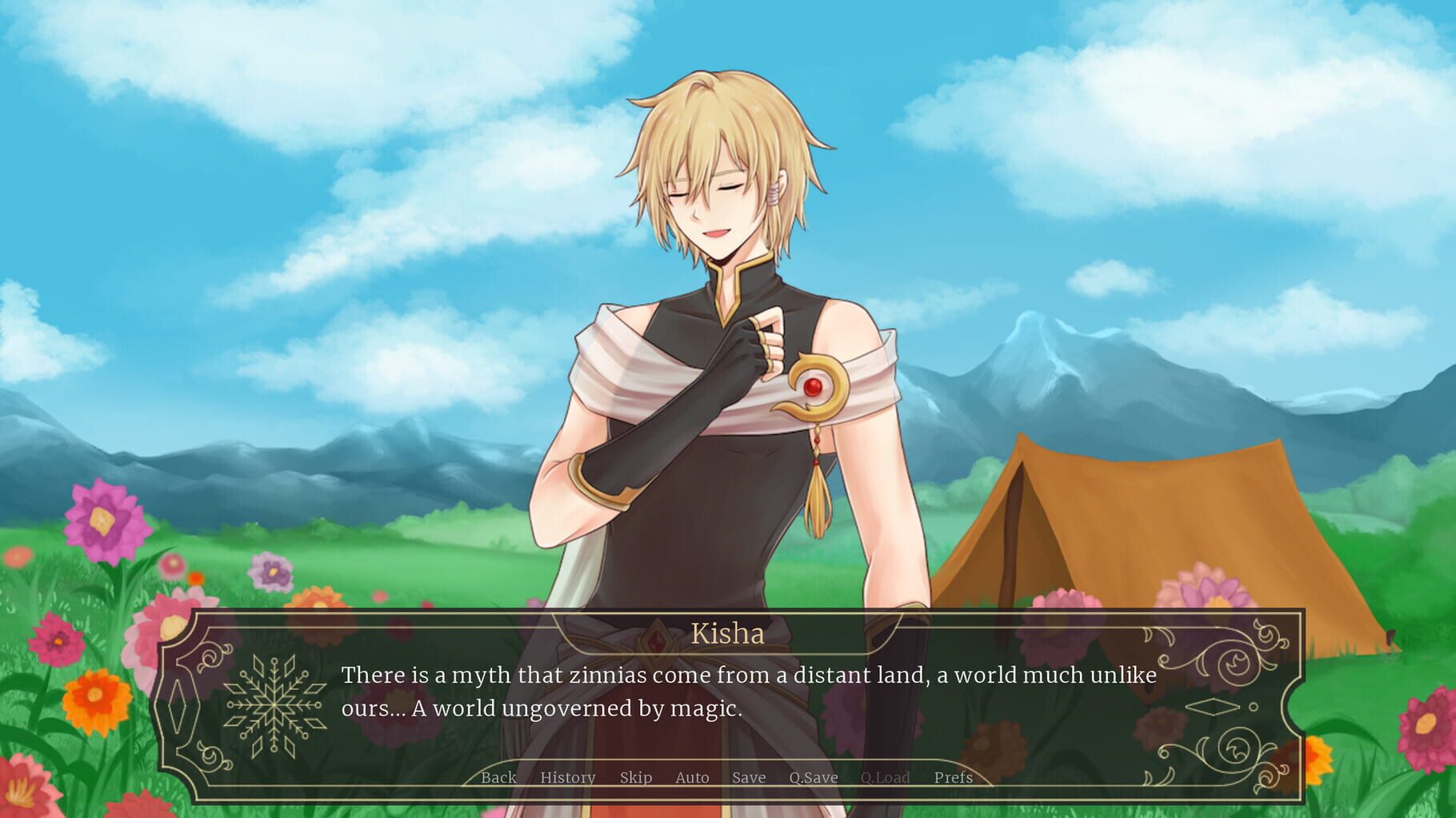Click Q.Load in the quick menu
Screen dimensions: 1456x818
click(x=886, y=776)
